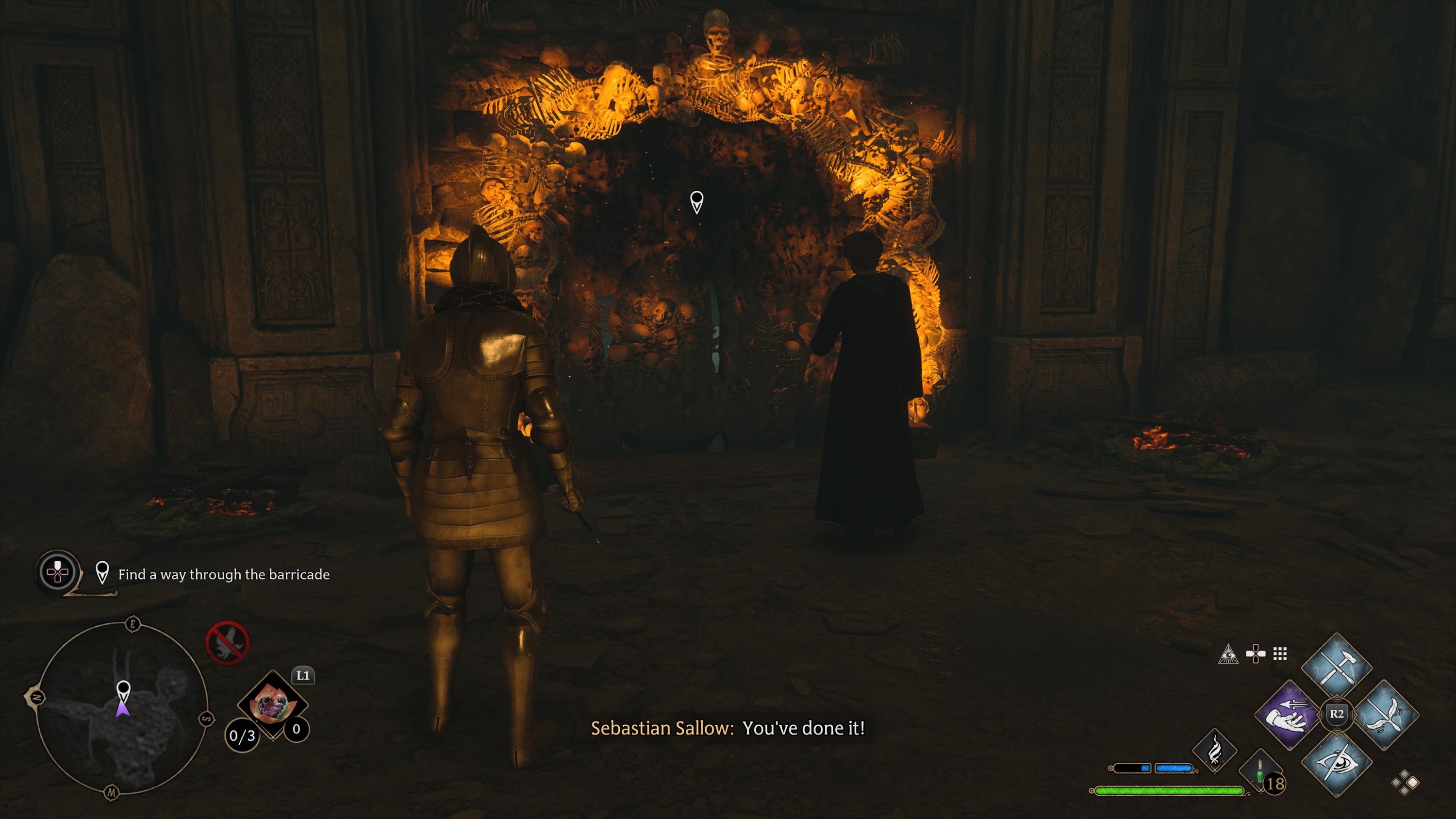This screenshot has height=819, width=1456.
Task: Toggle the D-pad shortcut indicator
Action: point(1256,653)
